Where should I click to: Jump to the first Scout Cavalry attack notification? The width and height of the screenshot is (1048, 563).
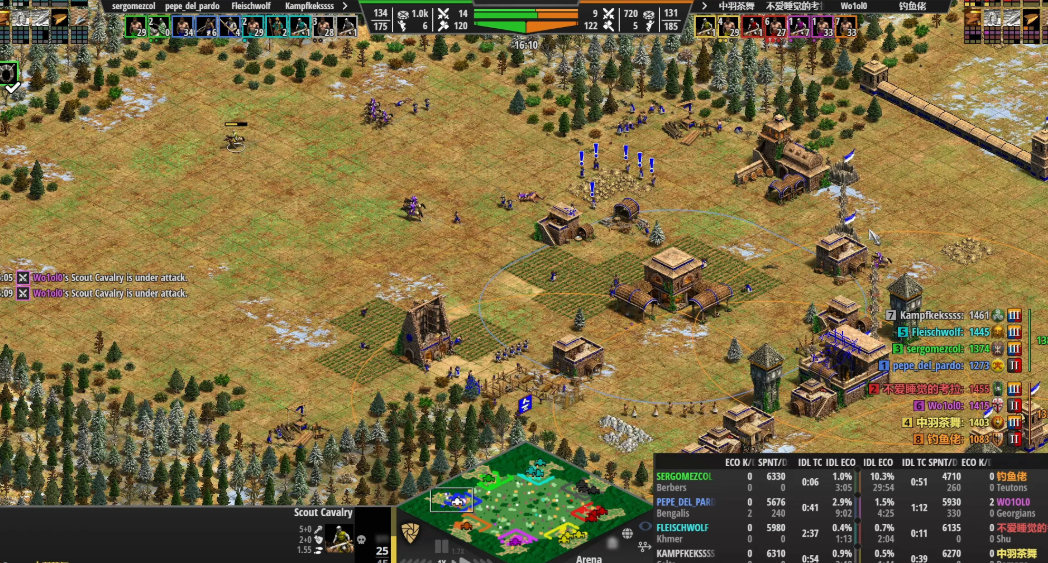pyautogui.click(x=110, y=278)
